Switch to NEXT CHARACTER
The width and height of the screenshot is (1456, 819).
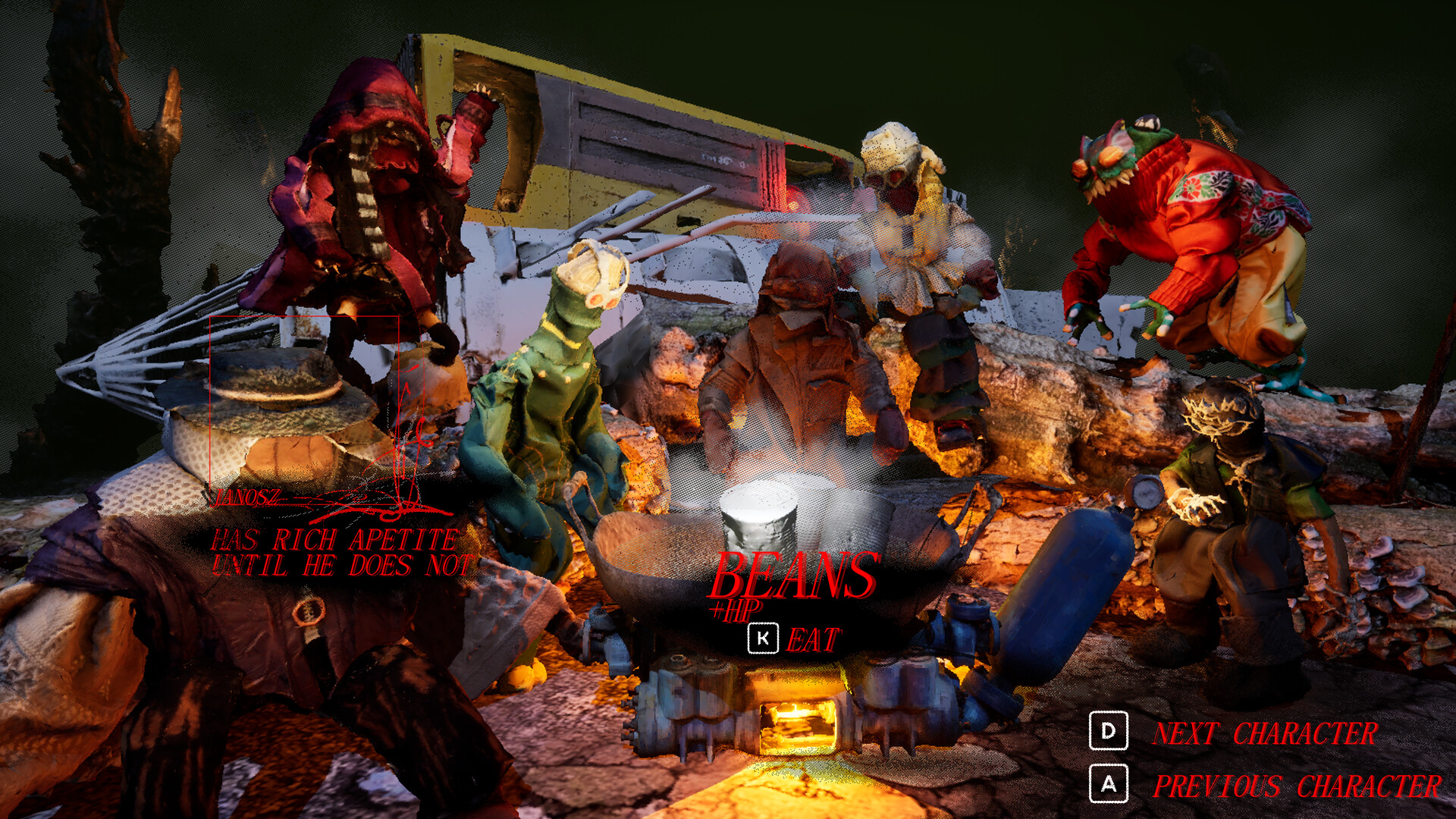[1265, 733]
